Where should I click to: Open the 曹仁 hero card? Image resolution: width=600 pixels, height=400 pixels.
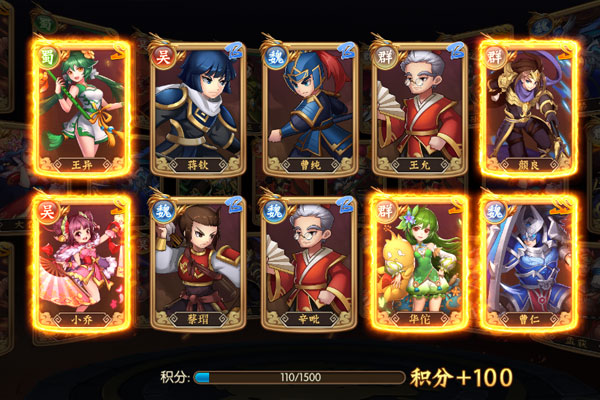pyautogui.click(x=520, y=264)
